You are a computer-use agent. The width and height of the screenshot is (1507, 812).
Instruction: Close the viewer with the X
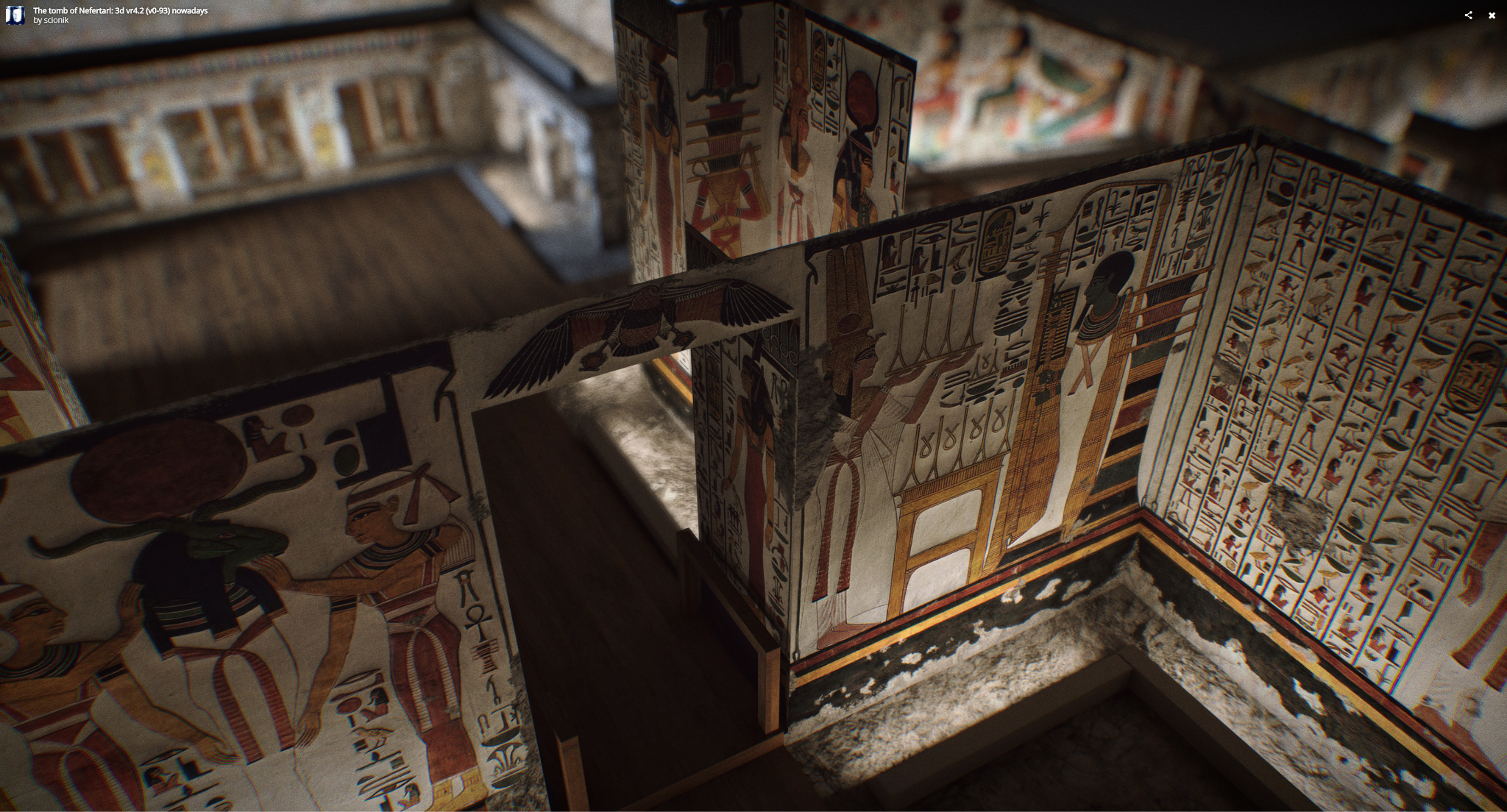coord(1492,15)
